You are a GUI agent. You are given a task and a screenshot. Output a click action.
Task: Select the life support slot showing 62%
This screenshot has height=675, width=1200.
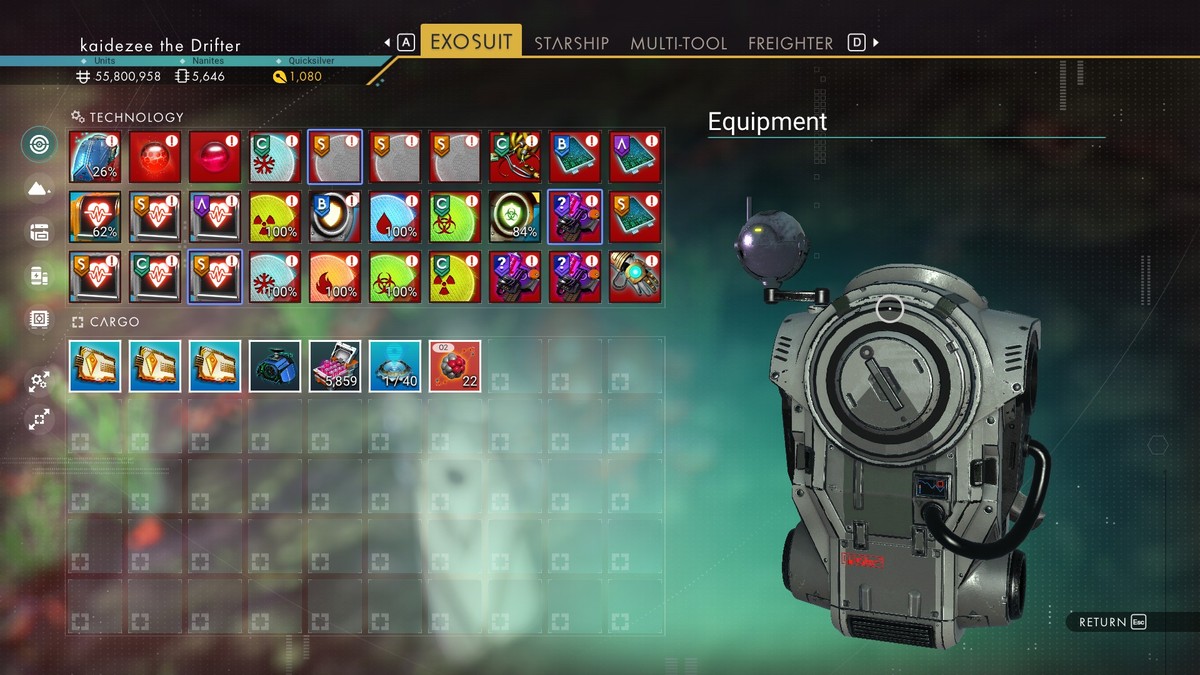pos(95,217)
